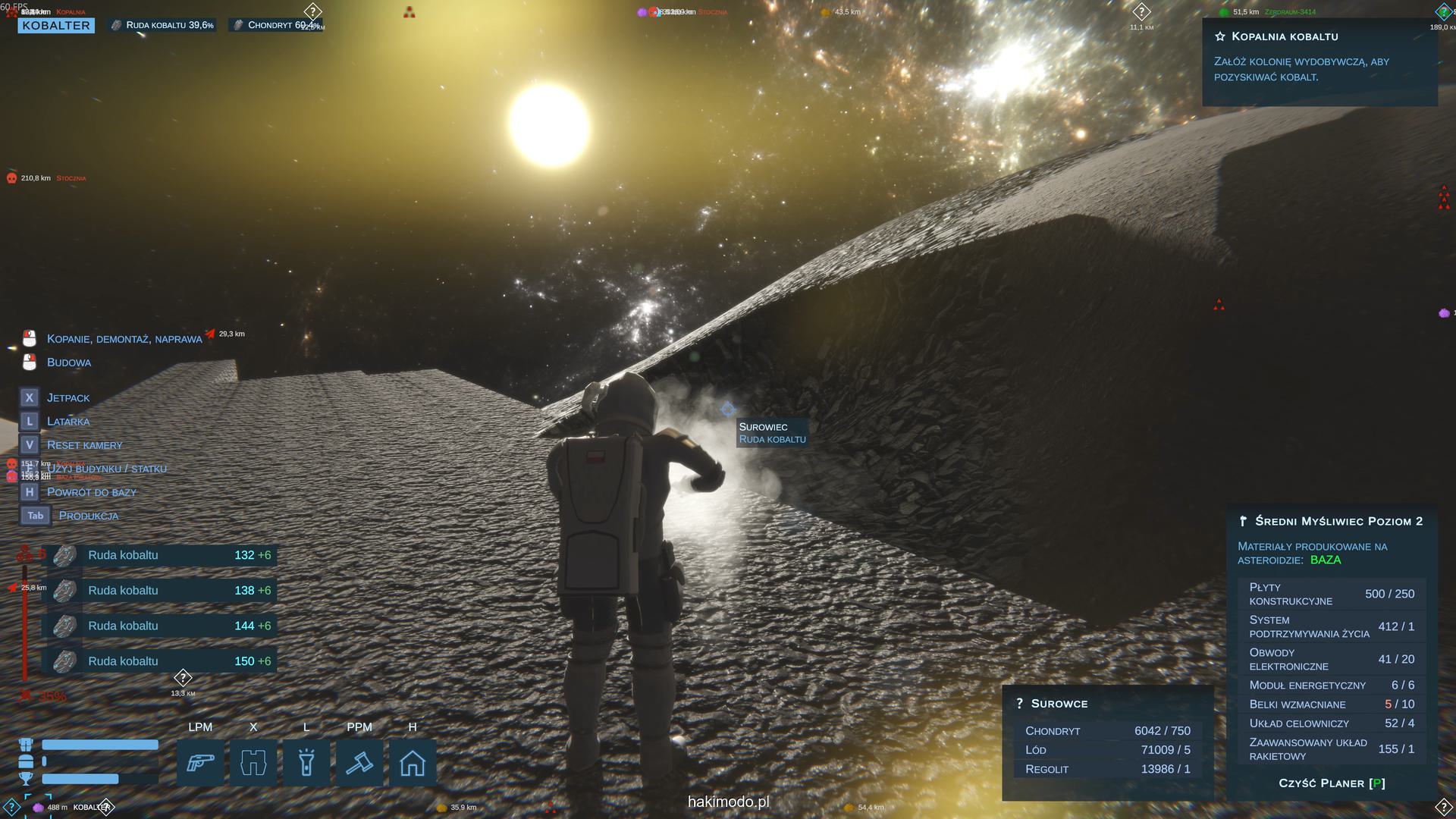The width and height of the screenshot is (1456, 819).
Task: Choose the hammer build tool
Action: pyautogui.click(x=359, y=762)
